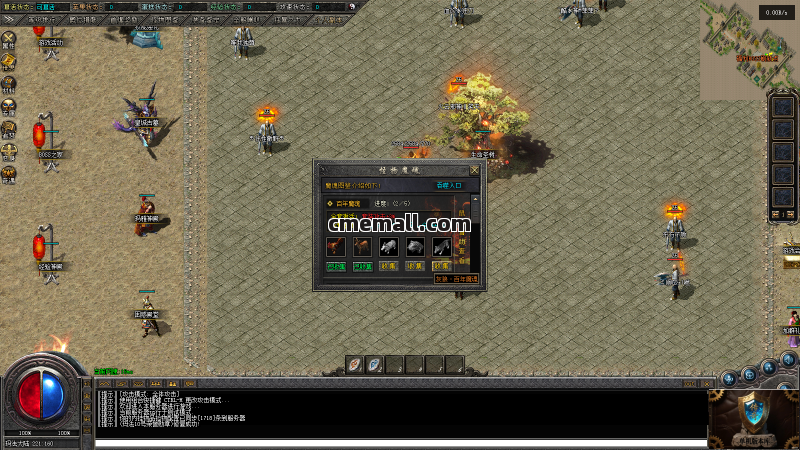
Task: Click the yin-yang icon at top bar end
Action: [x=351, y=6]
